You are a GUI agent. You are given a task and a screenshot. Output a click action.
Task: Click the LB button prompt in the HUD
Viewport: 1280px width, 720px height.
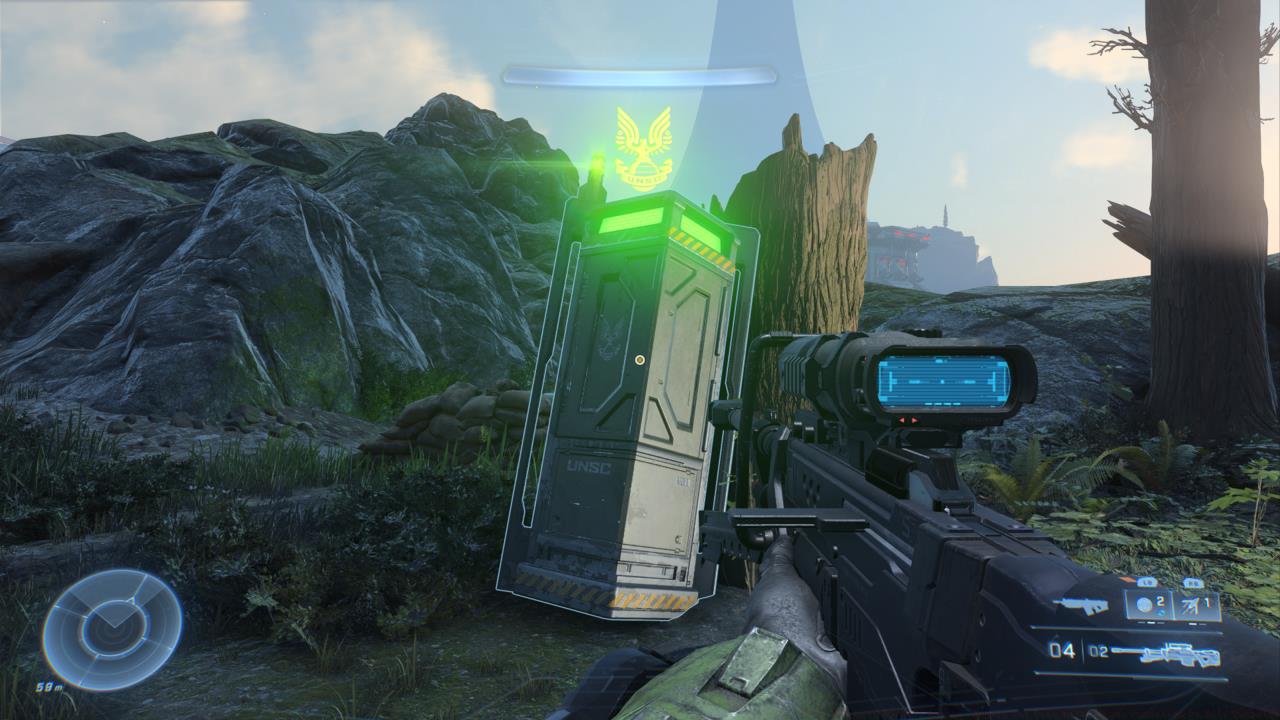coord(1147,583)
